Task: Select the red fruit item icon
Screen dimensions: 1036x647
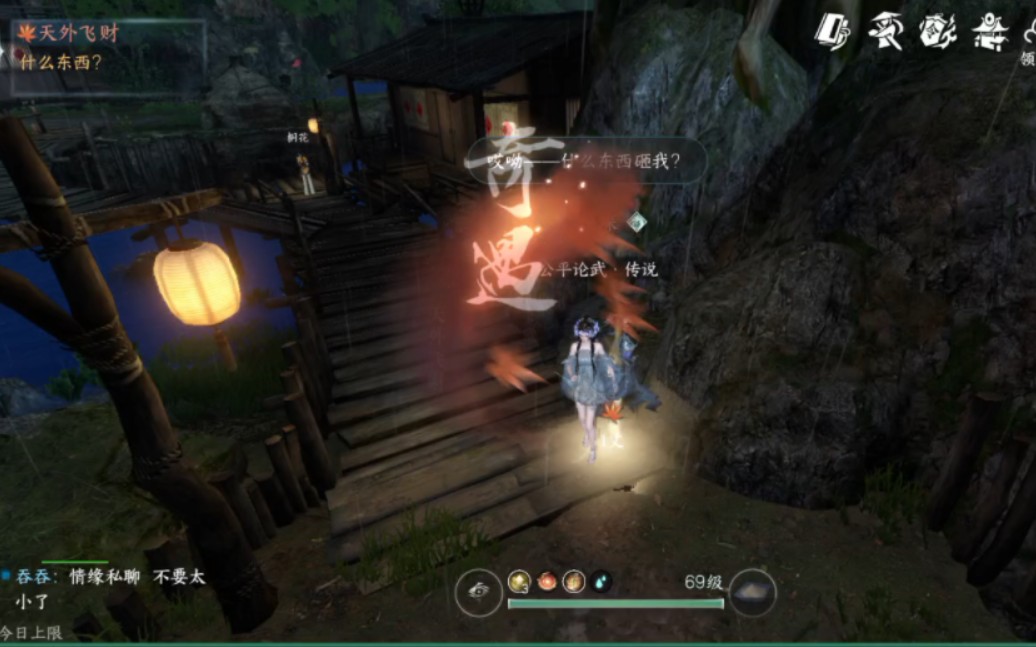Action: (546, 581)
